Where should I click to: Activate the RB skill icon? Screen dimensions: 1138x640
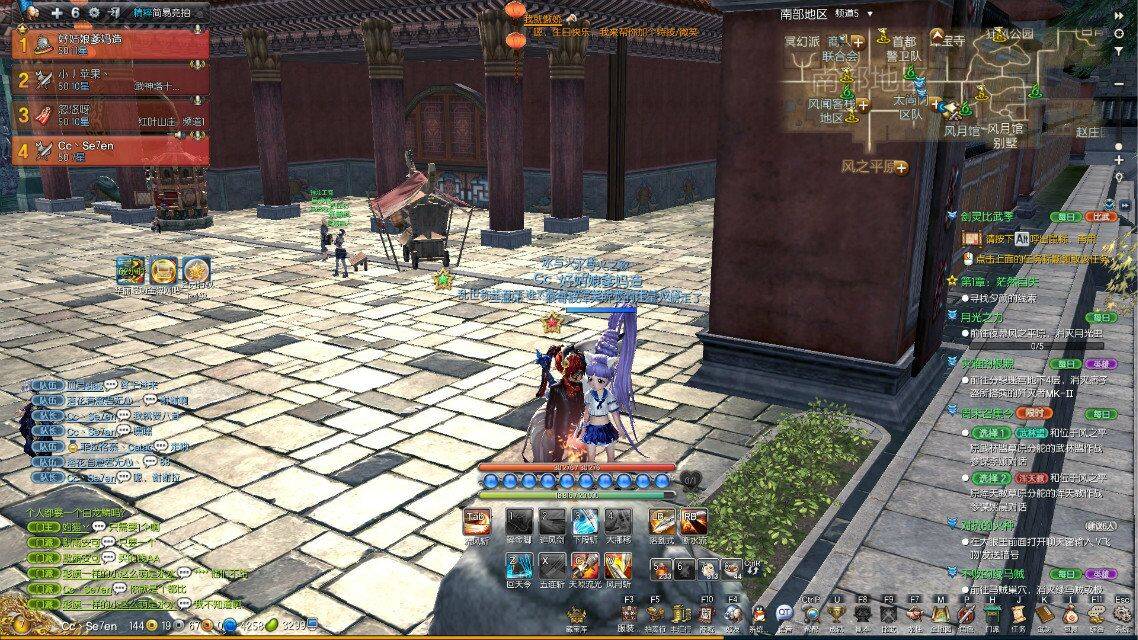pyautogui.click(x=693, y=523)
